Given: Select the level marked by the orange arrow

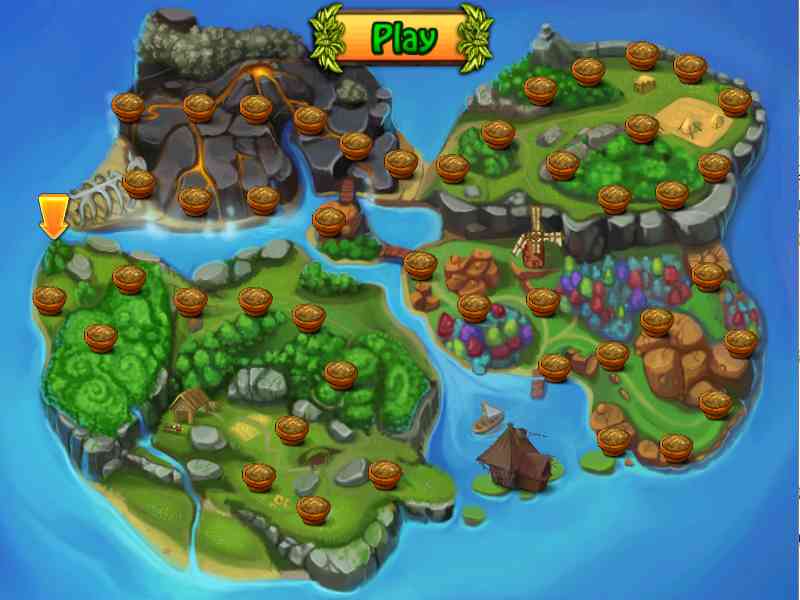Looking at the screenshot, I should 50,298.
